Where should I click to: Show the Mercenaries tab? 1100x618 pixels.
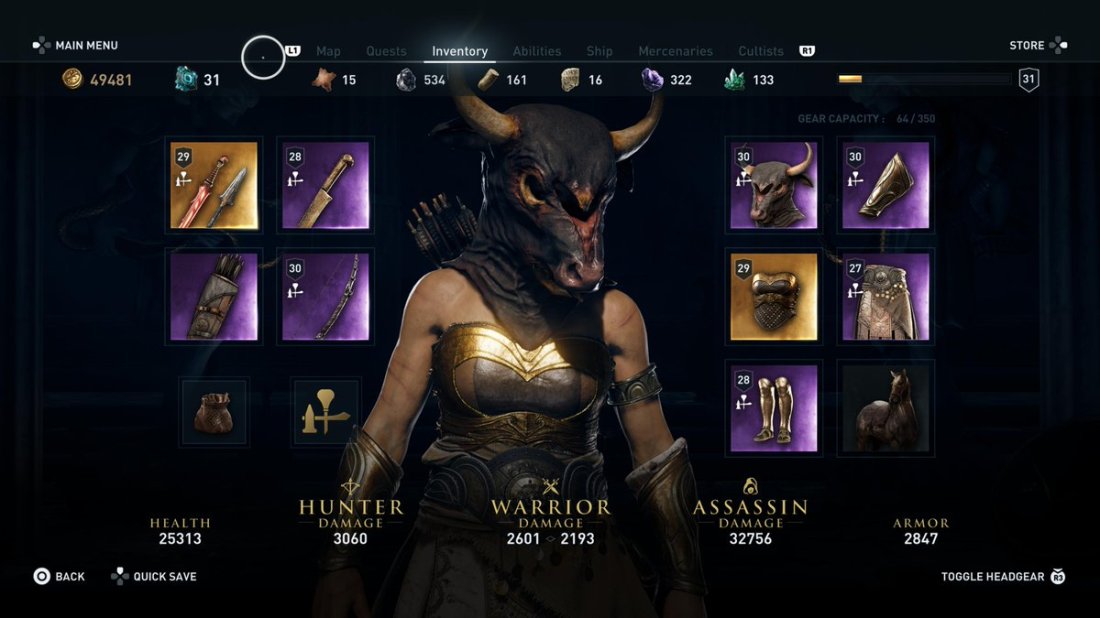676,51
